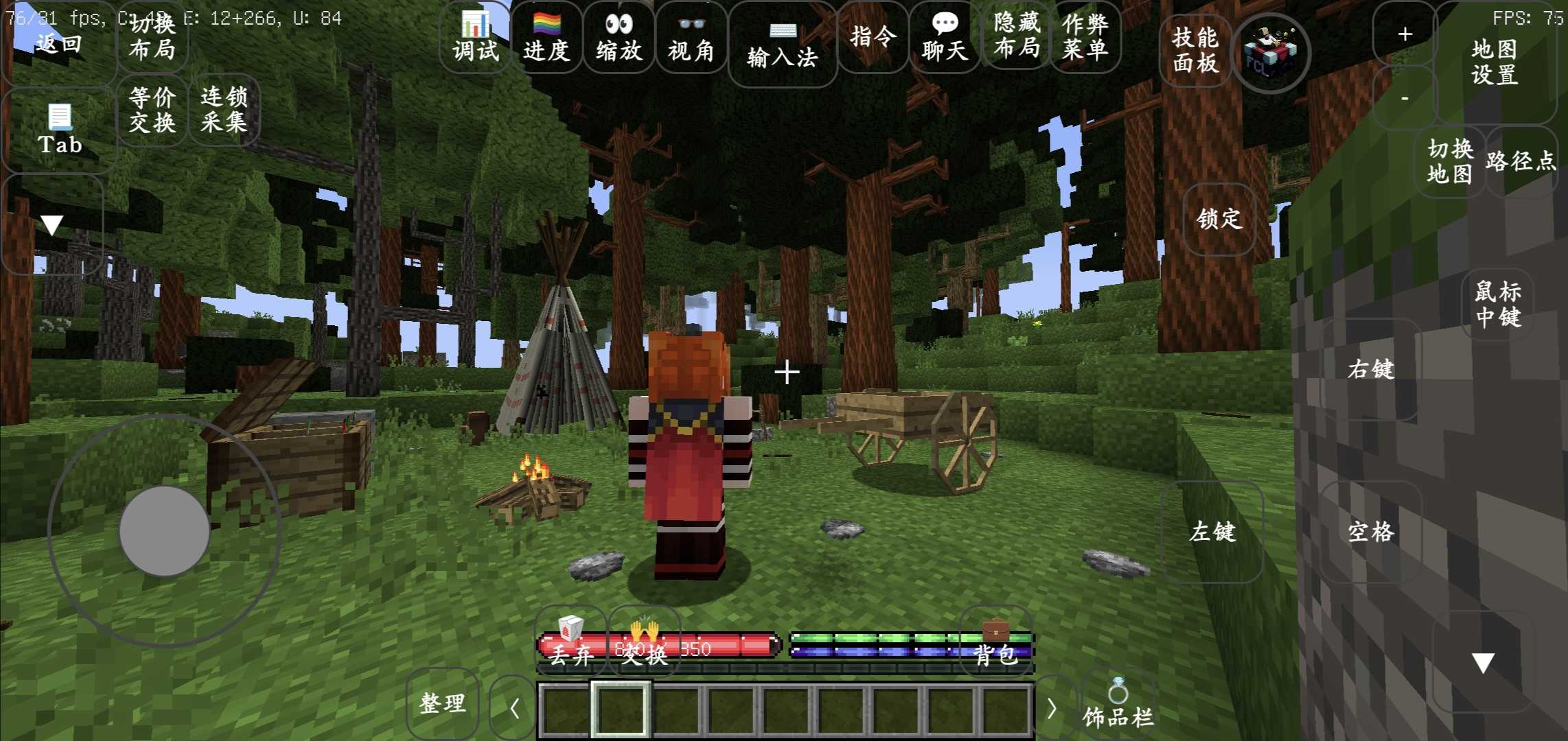Activate 连锁采集 chain mining
The height and width of the screenshot is (741, 1568).
click(224, 110)
